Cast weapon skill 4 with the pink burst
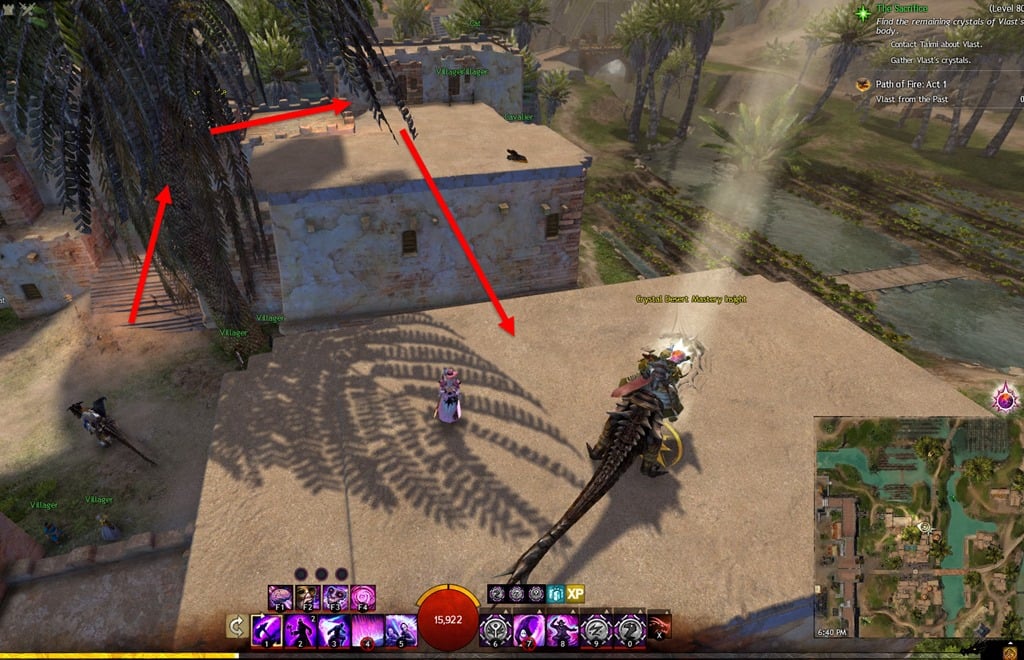1024x660 pixels. tap(367, 630)
